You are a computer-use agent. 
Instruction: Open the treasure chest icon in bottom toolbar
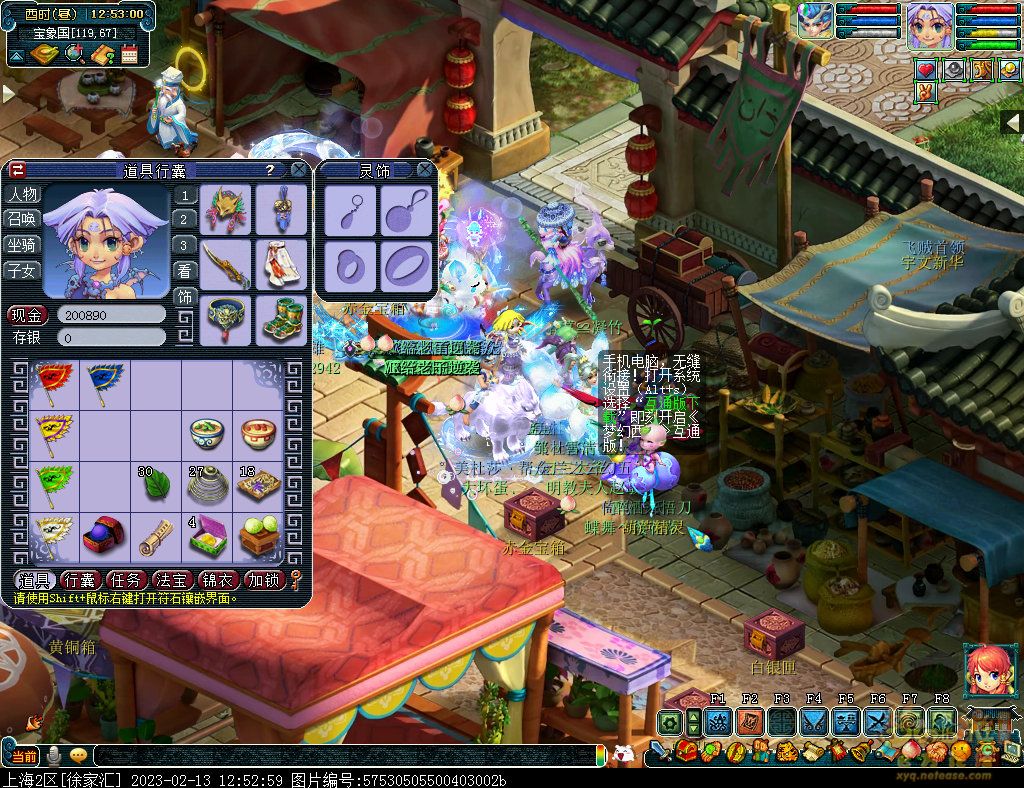click(x=687, y=751)
